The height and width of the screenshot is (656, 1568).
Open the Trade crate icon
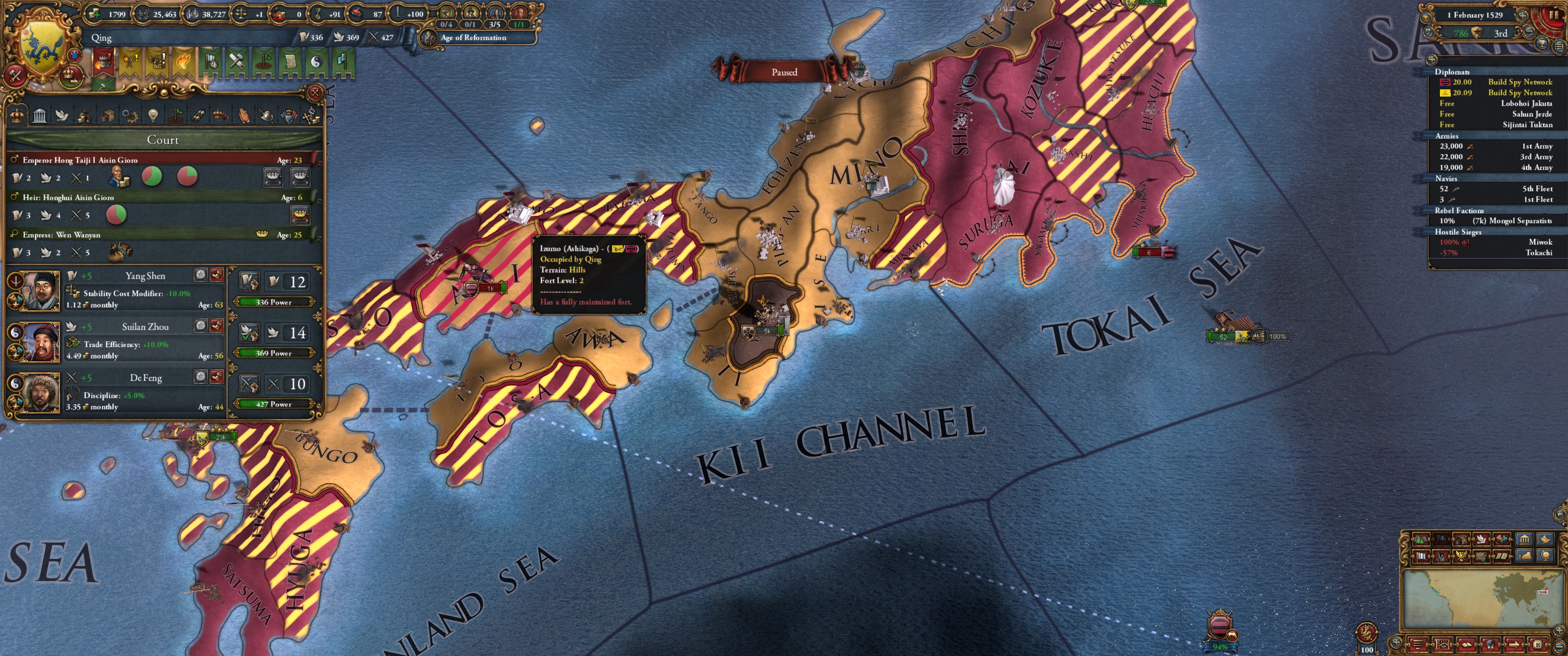[108, 116]
